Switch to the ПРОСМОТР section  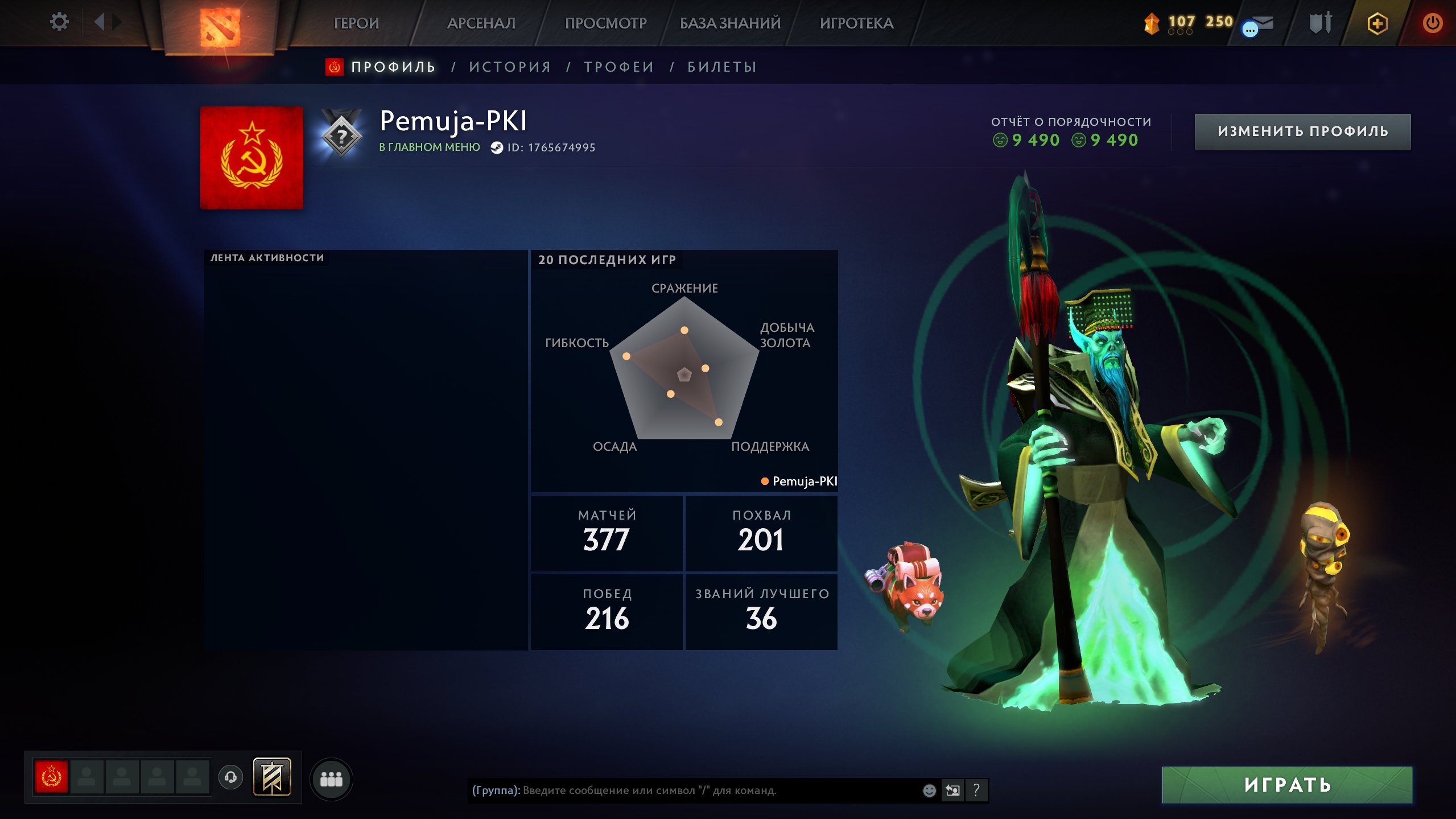tap(605, 23)
